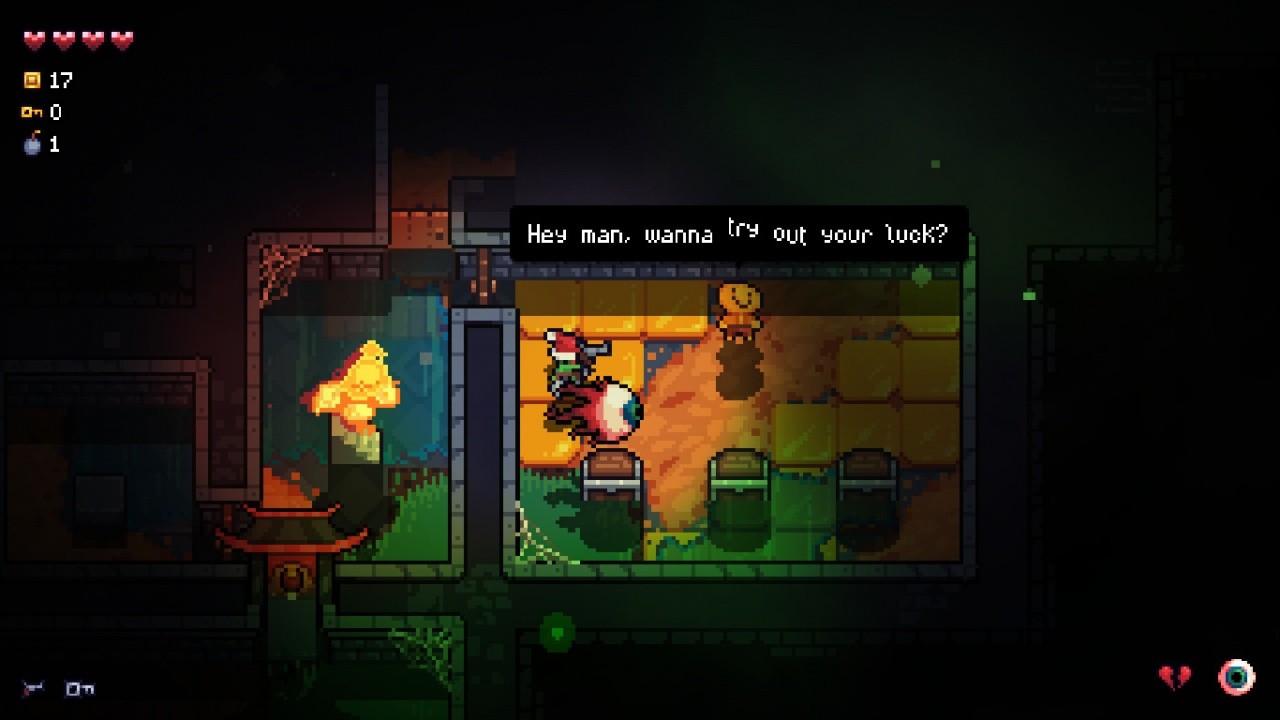1280x720 pixels.
Task: Select the broken heart item icon
Action: 1175,678
